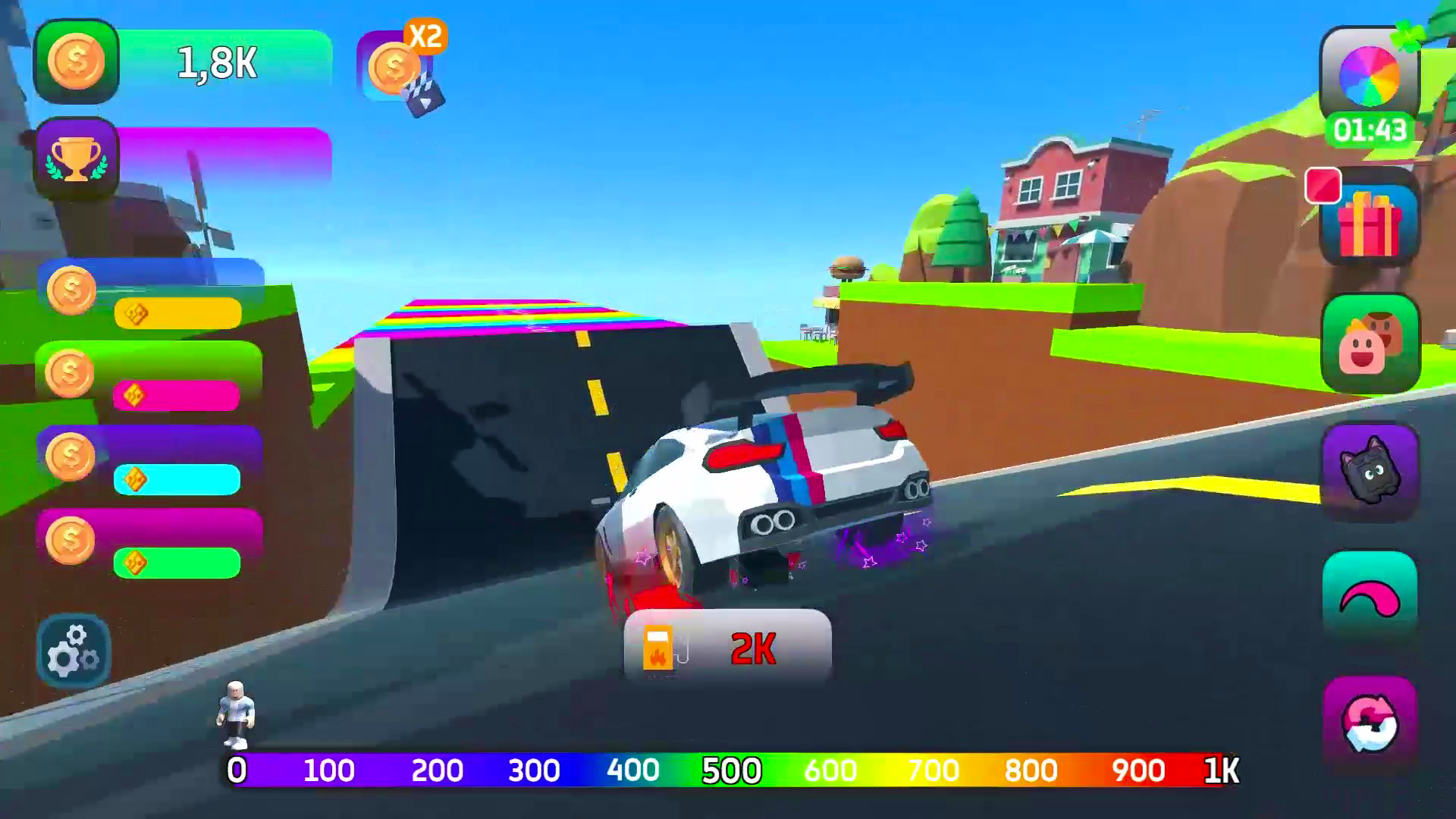Open the settings gears
This screenshot has height=819, width=1456.
coord(74,651)
